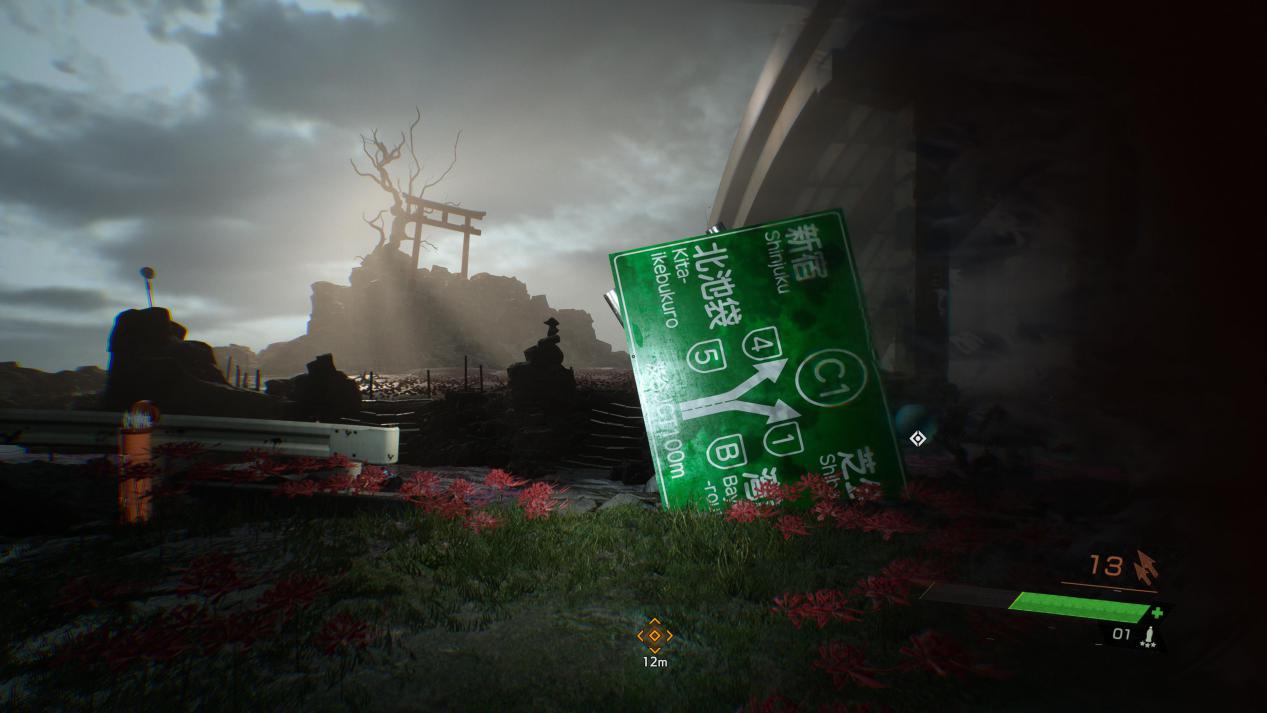Select the orange arrow ammo icon
Viewport: 1267px width, 713px height.
coord(1145,567)
